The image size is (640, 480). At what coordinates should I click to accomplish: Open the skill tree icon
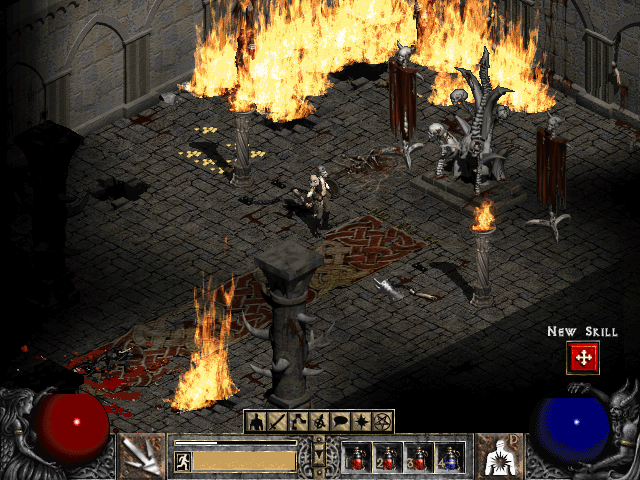(298, 421)
